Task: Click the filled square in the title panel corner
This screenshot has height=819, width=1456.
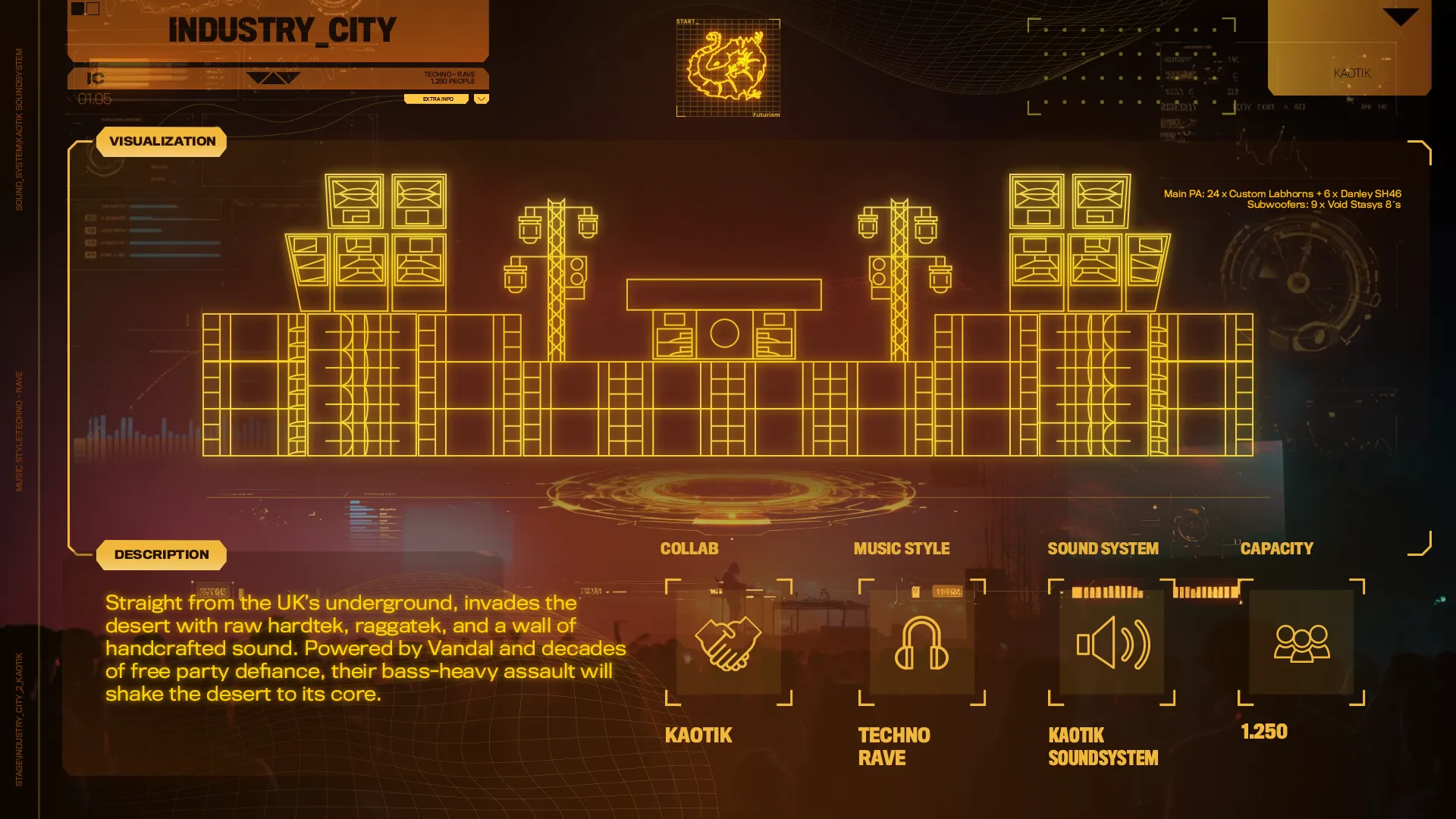Action: click(x=77, y=9)
